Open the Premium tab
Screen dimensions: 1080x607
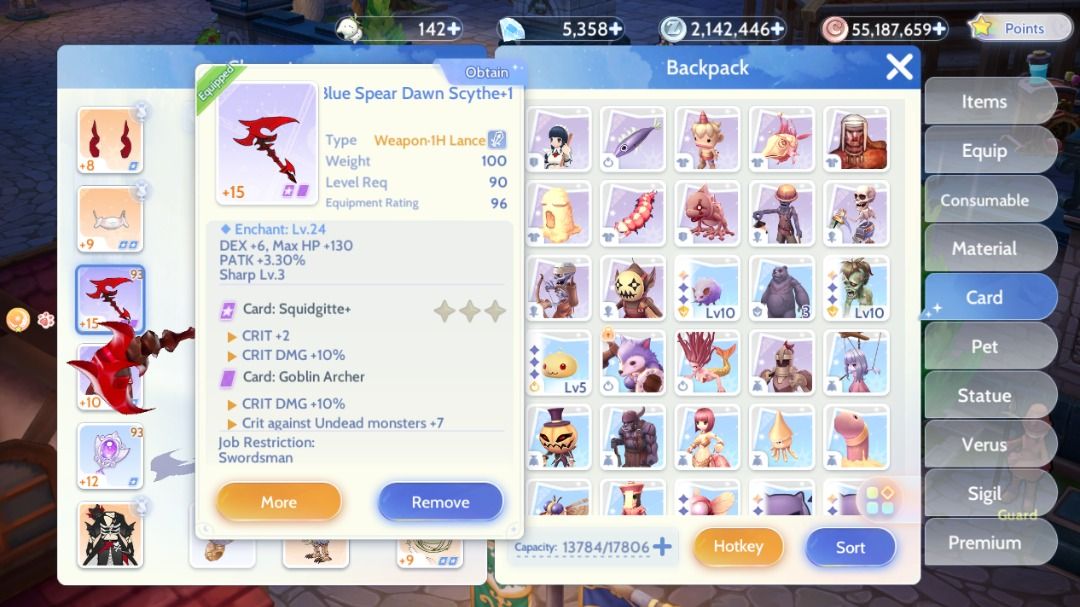pos(984,542)
